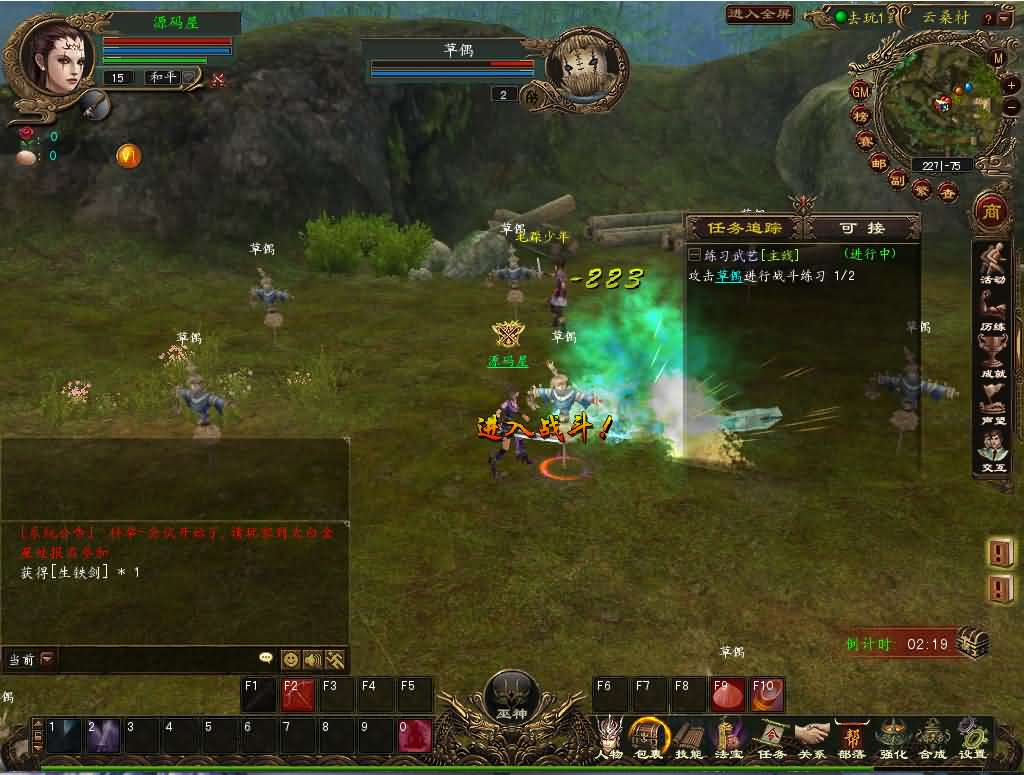Open the 当前 chat channel dropdown
Screen dimensions: 1024x775
(x=47, y=659)
